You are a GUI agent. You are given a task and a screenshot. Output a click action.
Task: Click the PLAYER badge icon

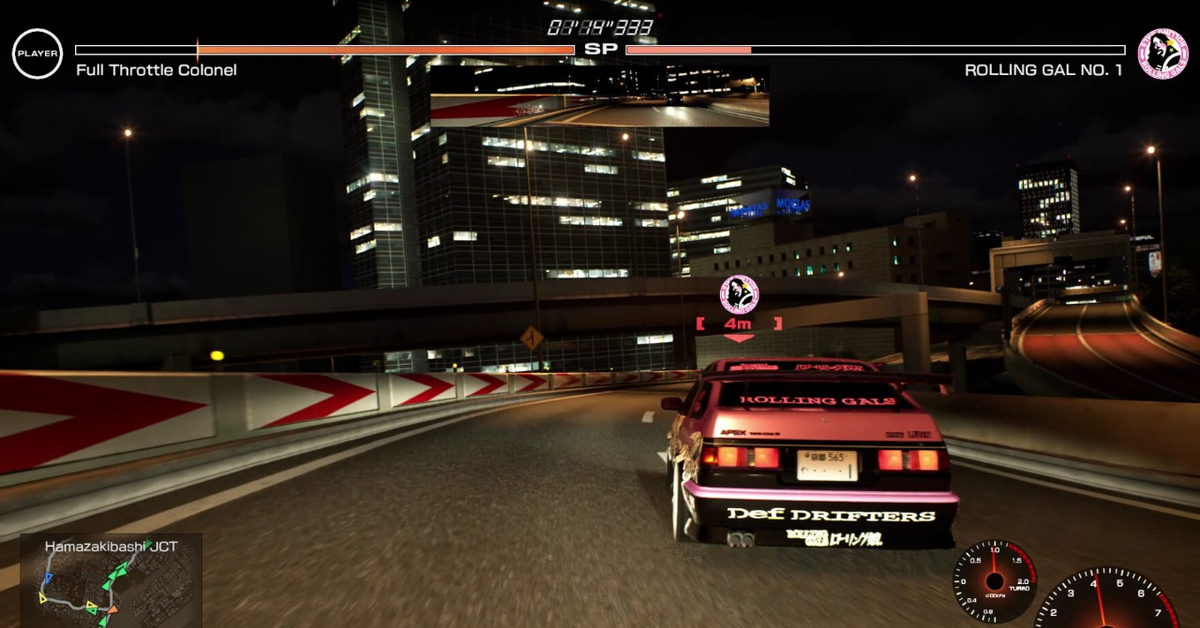(37, 54)
